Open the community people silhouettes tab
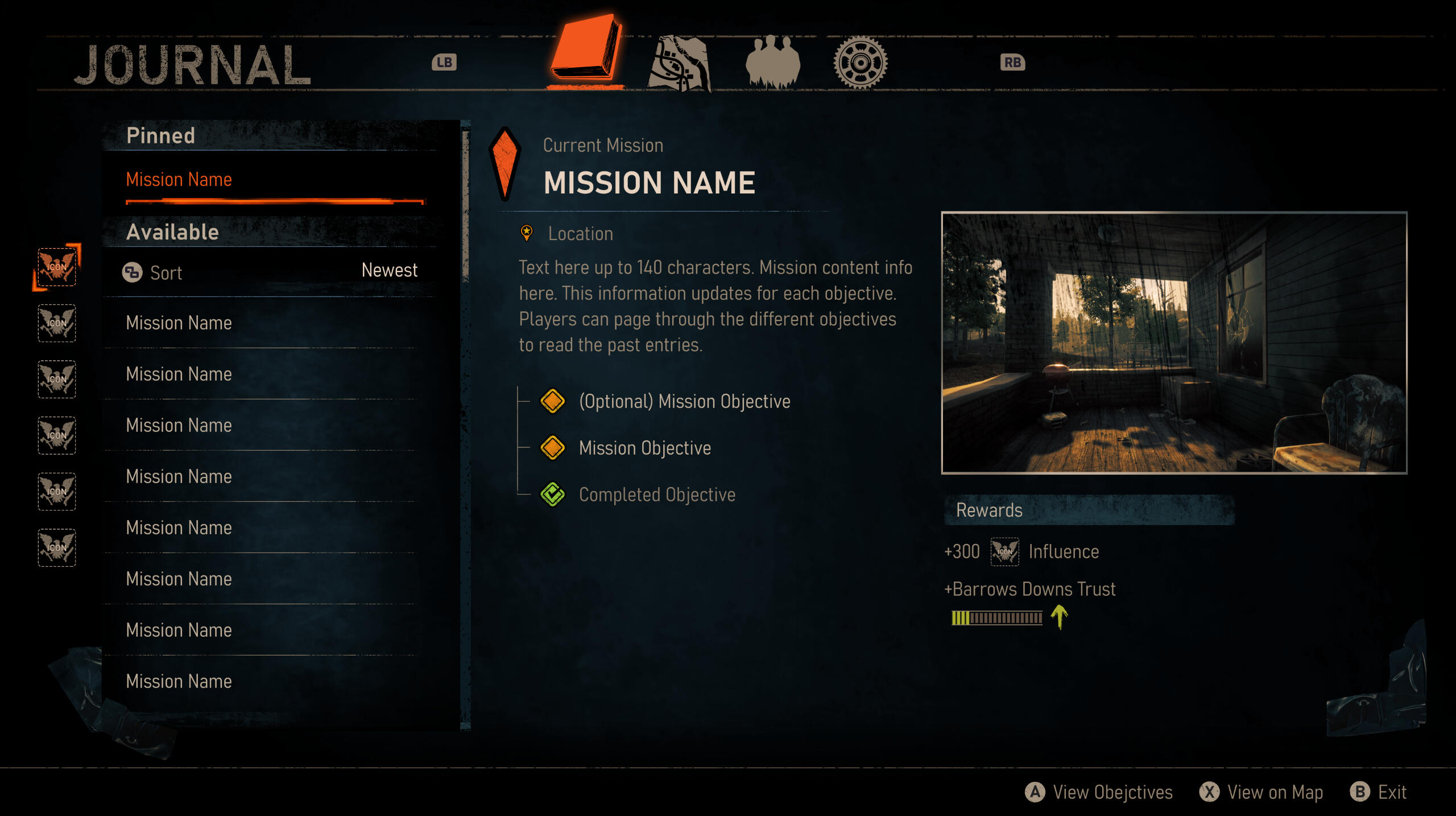This screenshot has width=1456, height=816. [x=772, y=61]
